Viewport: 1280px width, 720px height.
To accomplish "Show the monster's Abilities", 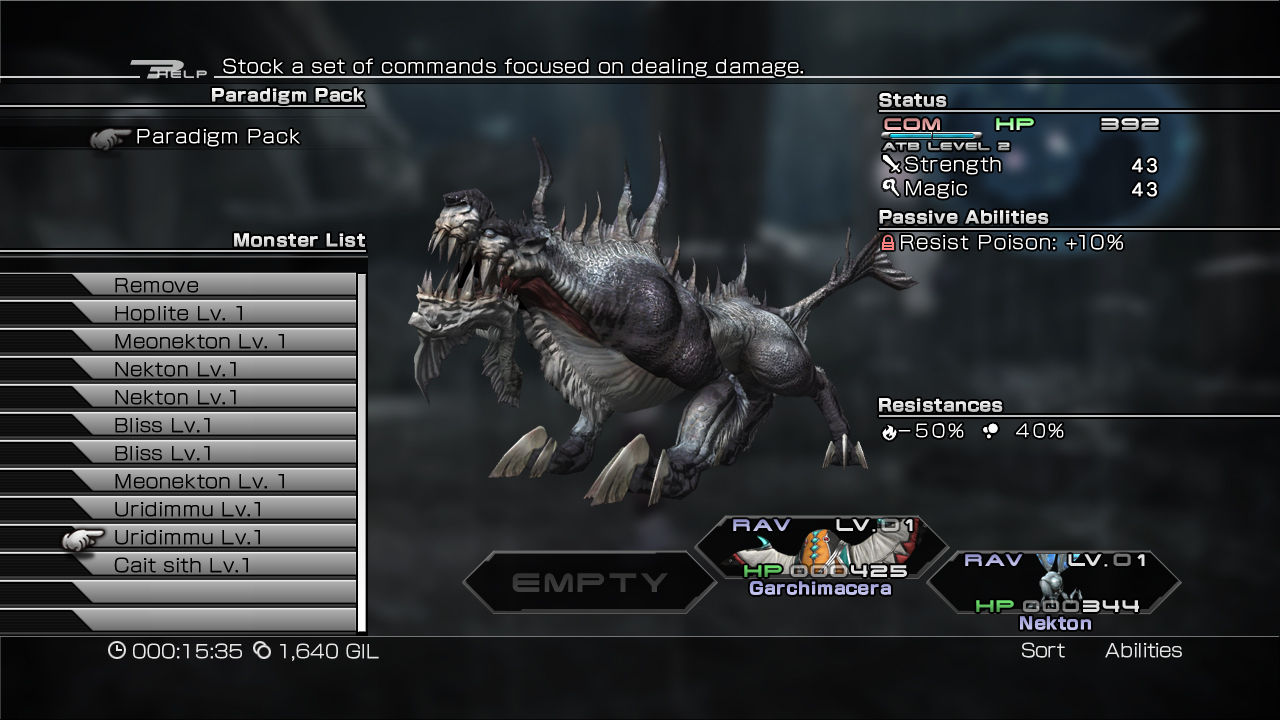I will 1143,651.
